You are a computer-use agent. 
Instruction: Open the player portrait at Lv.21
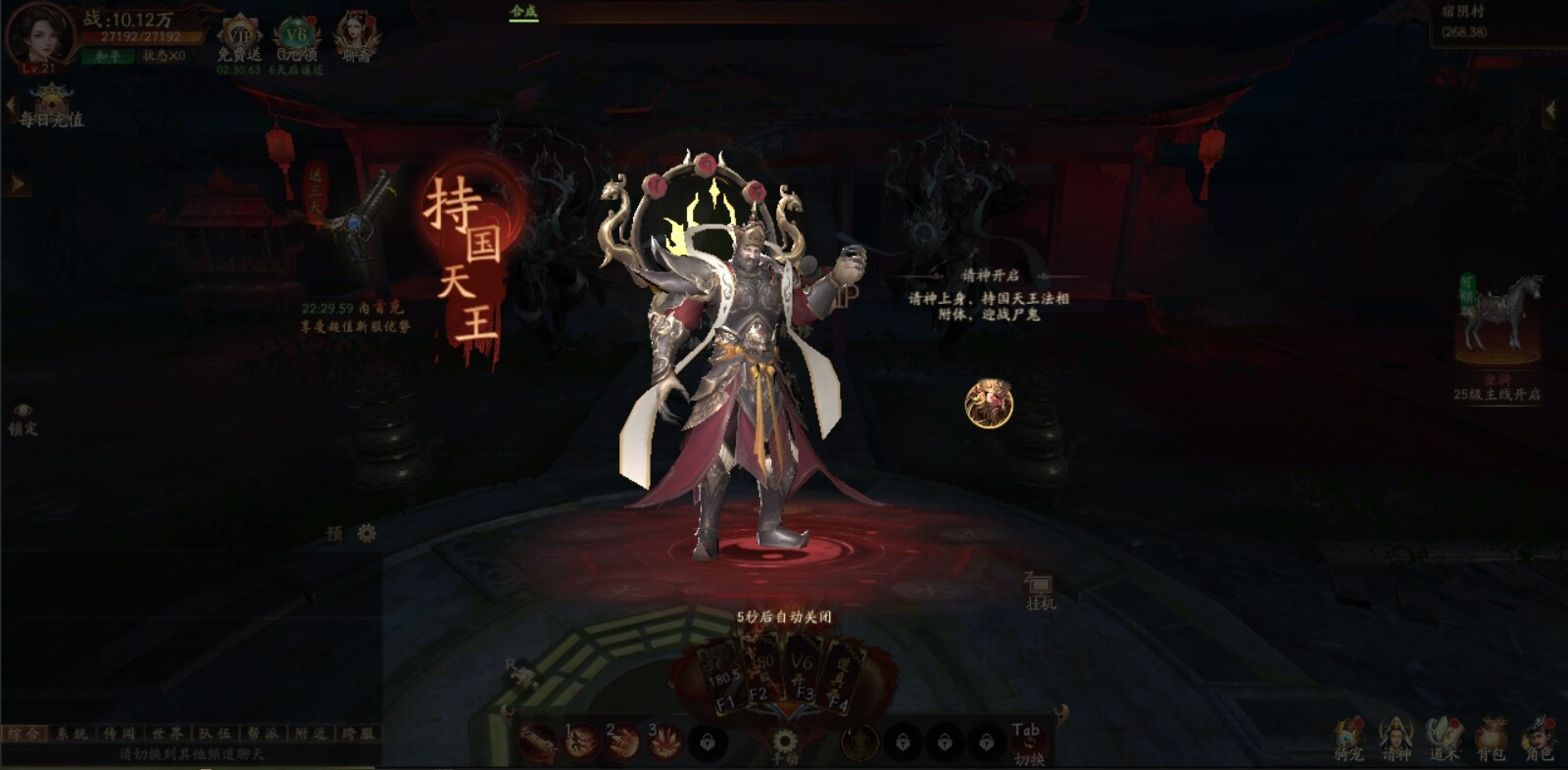[39, 35]
